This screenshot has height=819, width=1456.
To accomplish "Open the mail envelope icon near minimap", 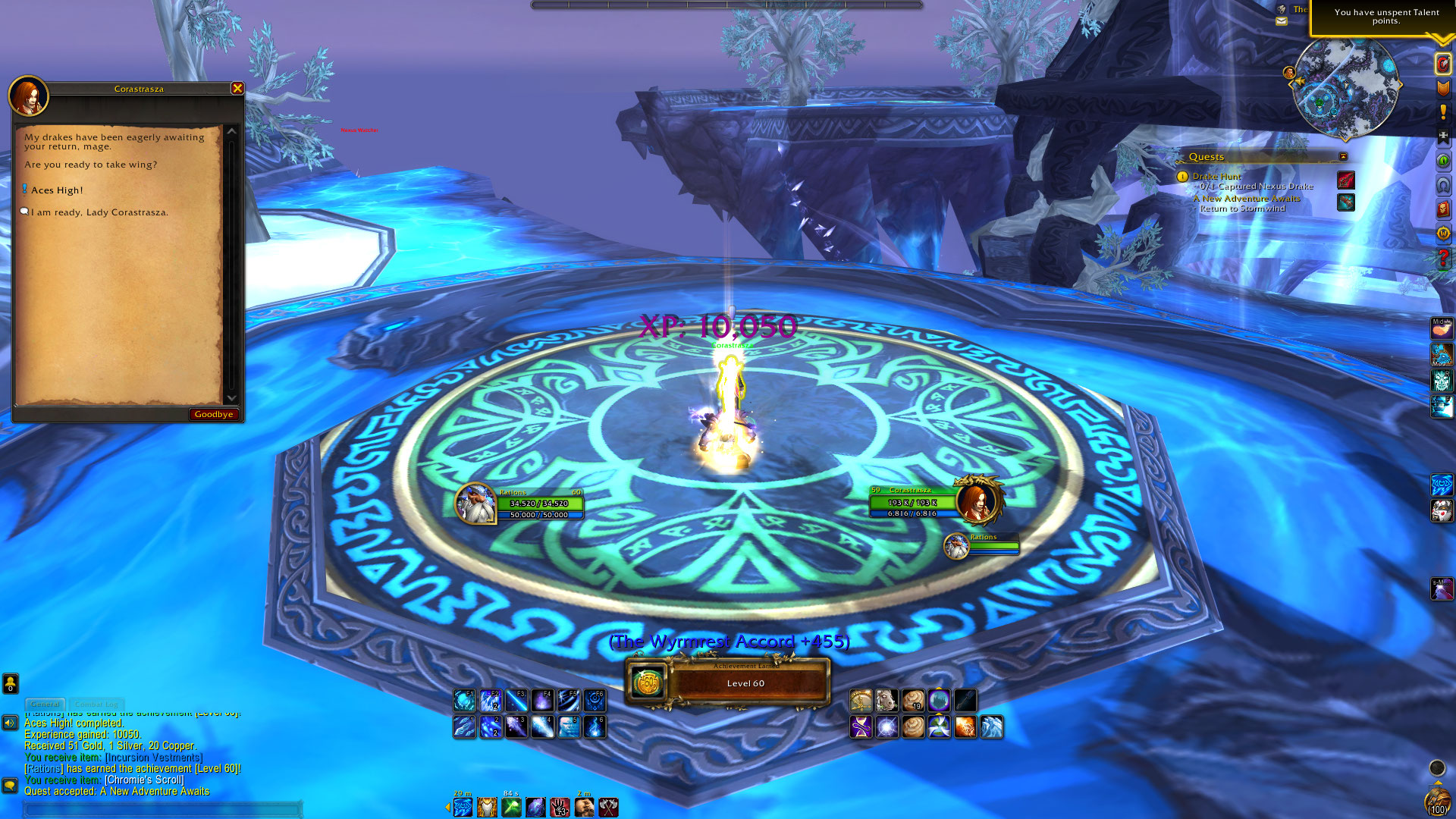I will (1282, 21).
